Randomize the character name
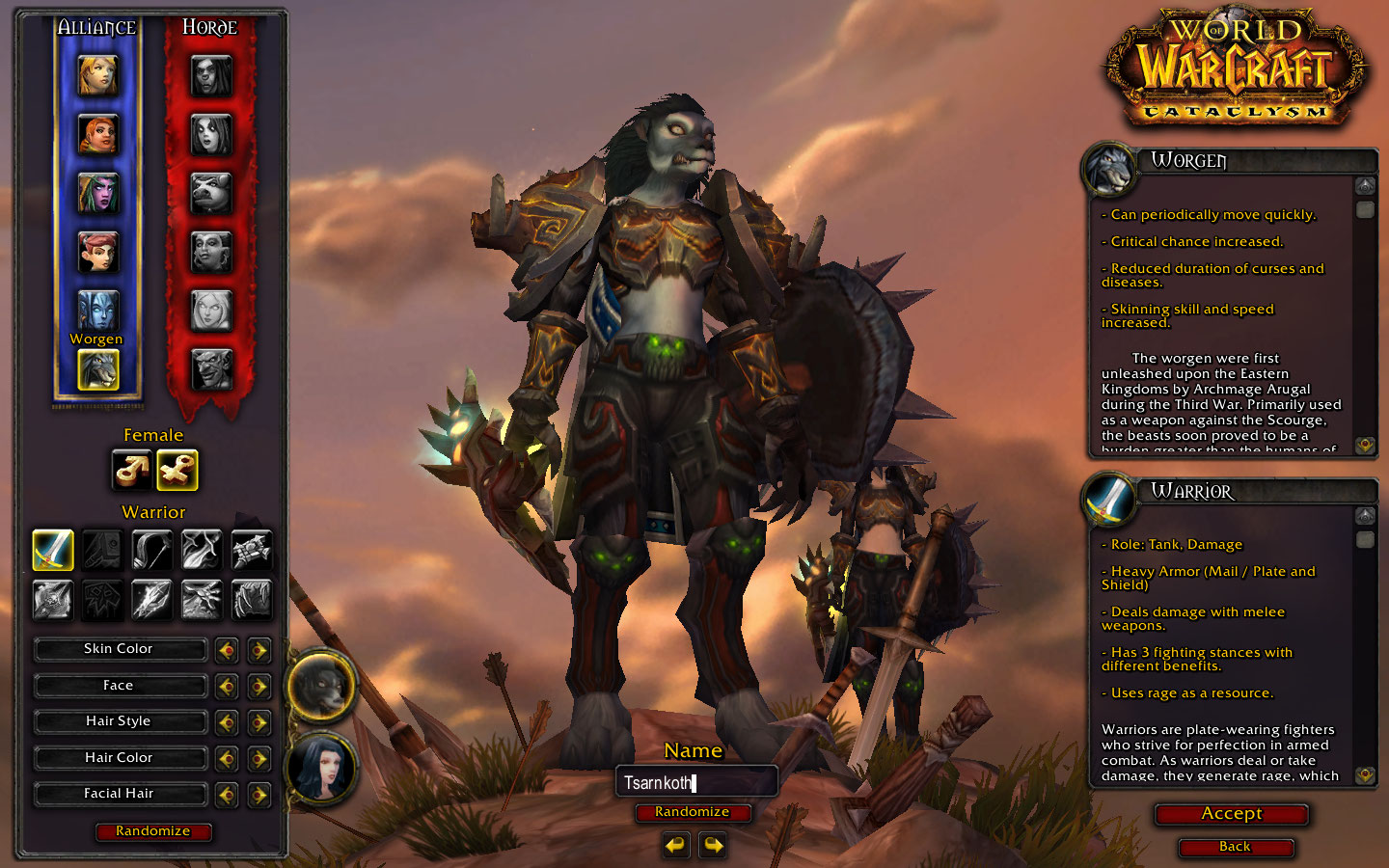 [x=692, y=812]
